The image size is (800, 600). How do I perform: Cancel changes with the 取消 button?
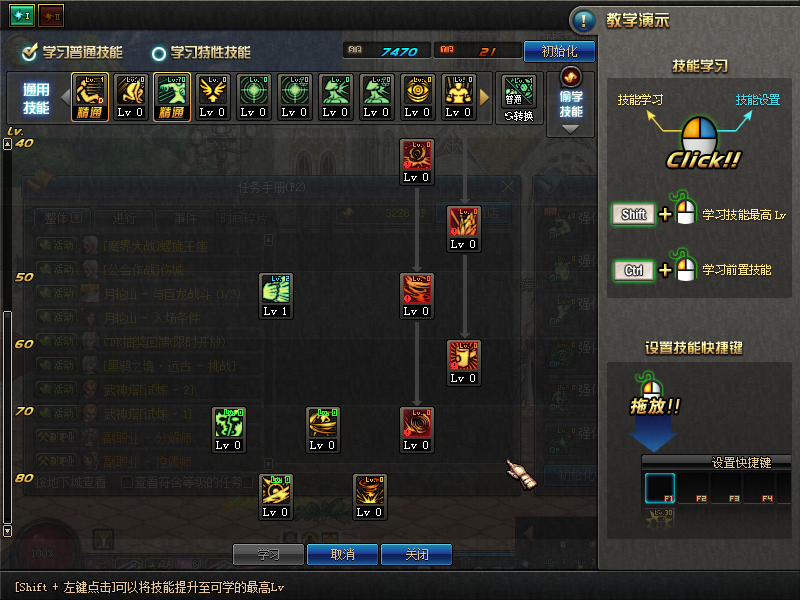point(342,554)
